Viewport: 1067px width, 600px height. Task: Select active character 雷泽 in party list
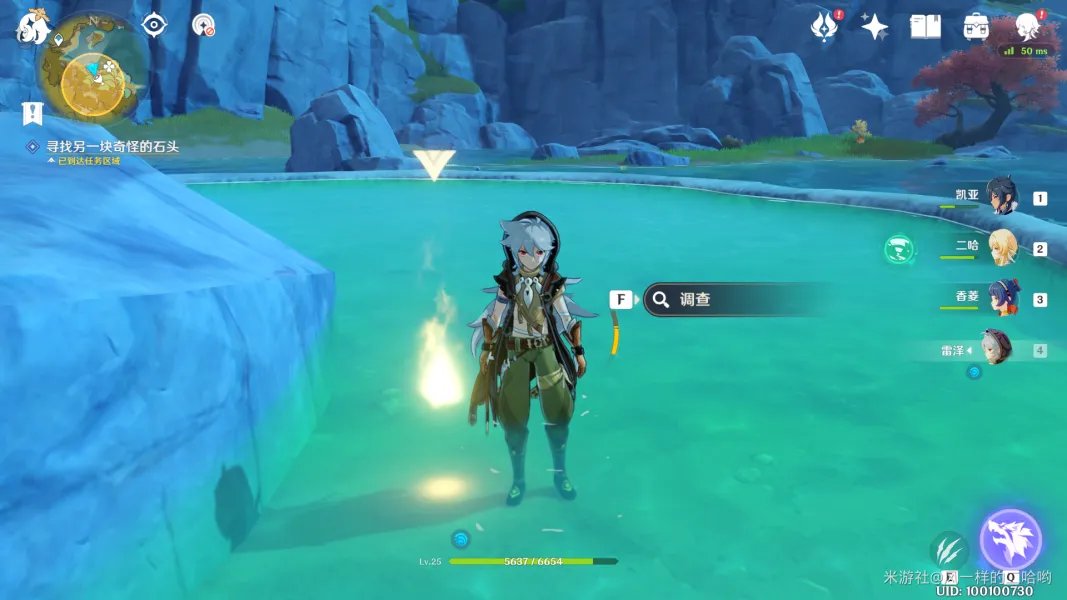pyautogui.click(x=996, y=349)
